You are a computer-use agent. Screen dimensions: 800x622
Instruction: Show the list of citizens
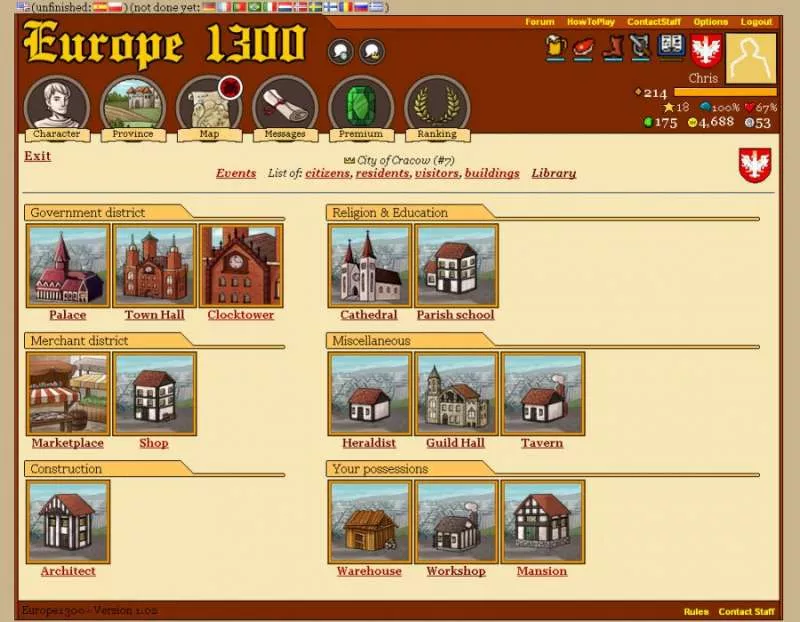(x=328, y=173)
